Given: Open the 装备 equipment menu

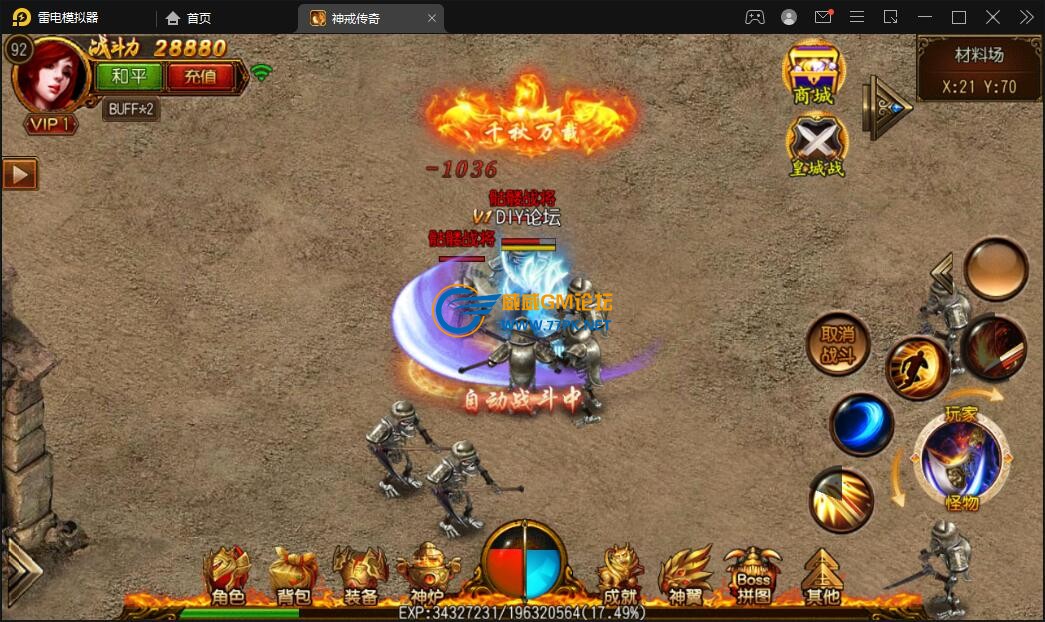Looking at the screenshot, I should (x=360, y=577).
